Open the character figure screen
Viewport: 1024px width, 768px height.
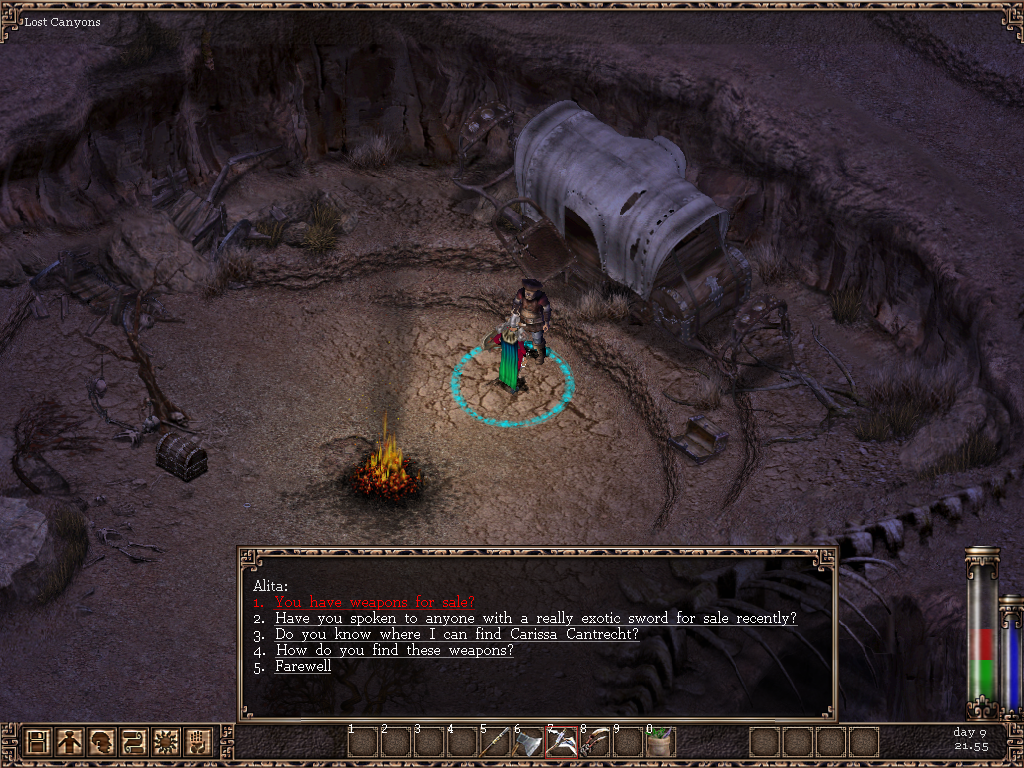pyautogui.click(x=70, y=742)
